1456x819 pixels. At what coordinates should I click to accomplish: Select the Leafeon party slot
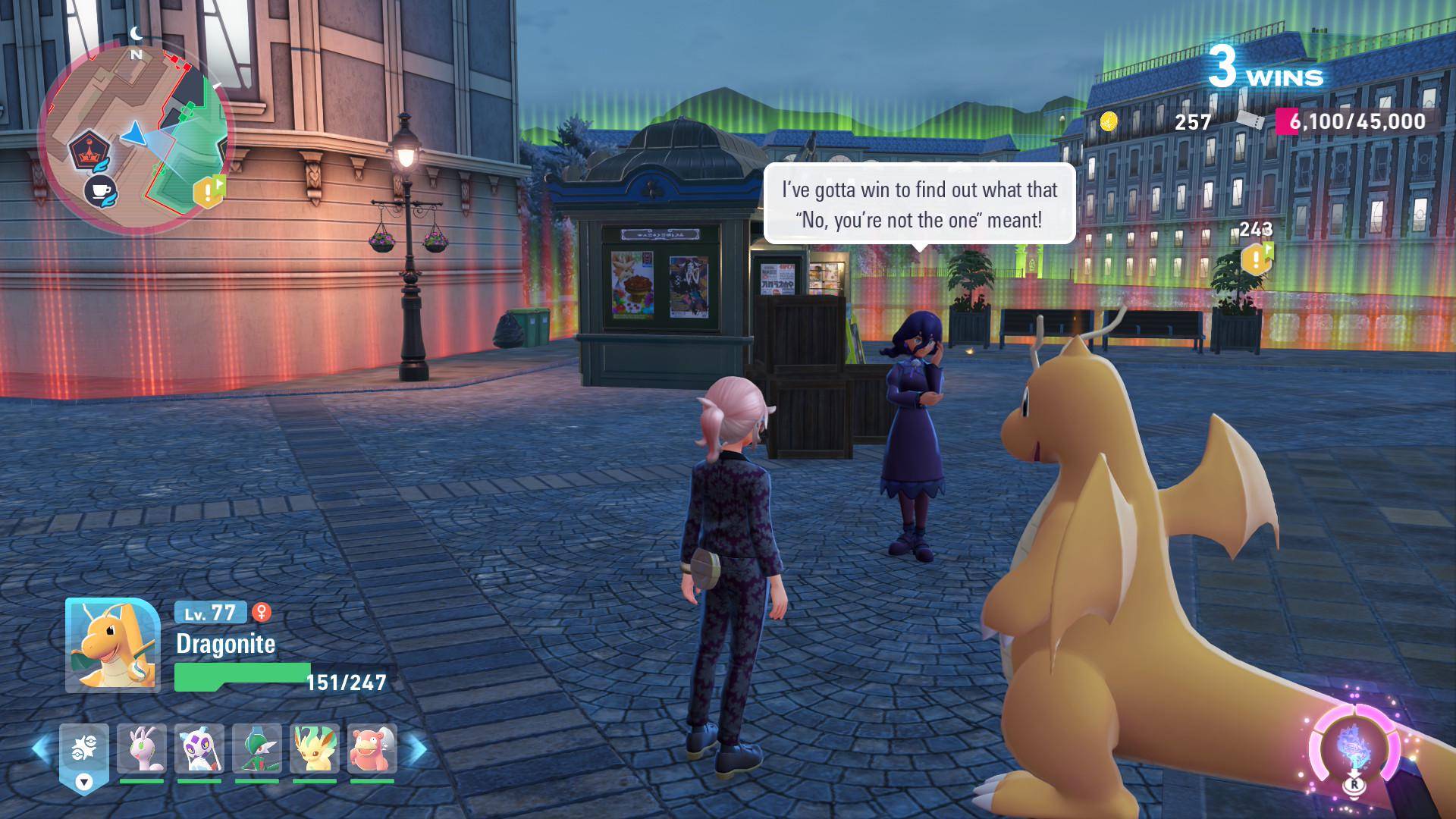314,749
